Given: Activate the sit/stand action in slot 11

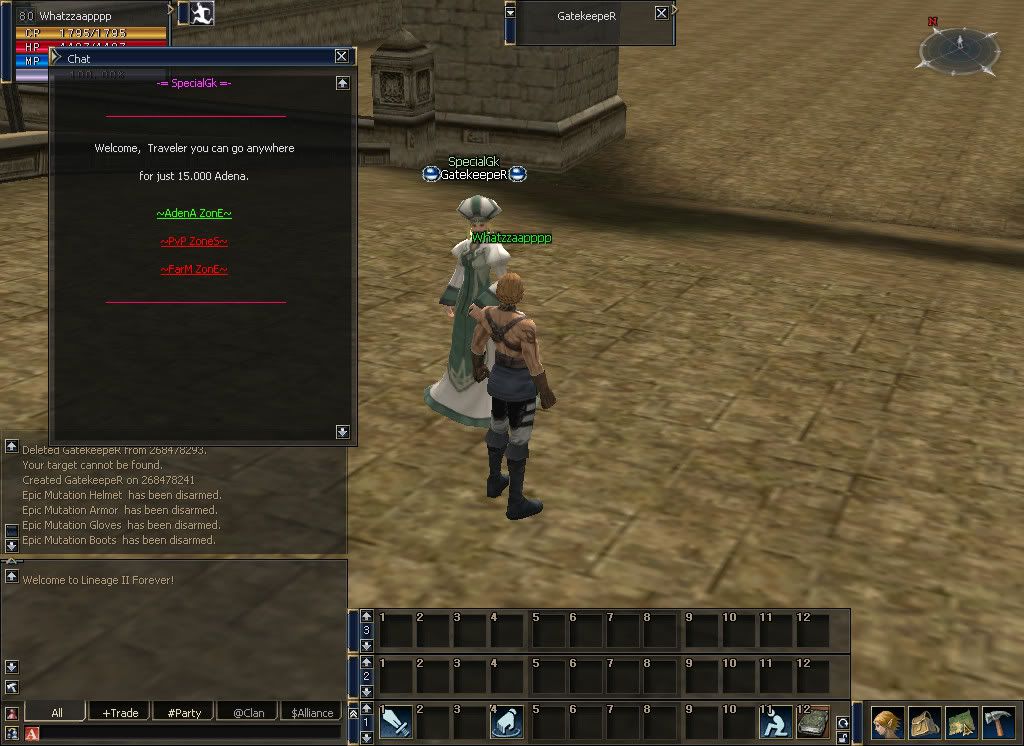Looking at the screenshot, I should tap(775, 721).
